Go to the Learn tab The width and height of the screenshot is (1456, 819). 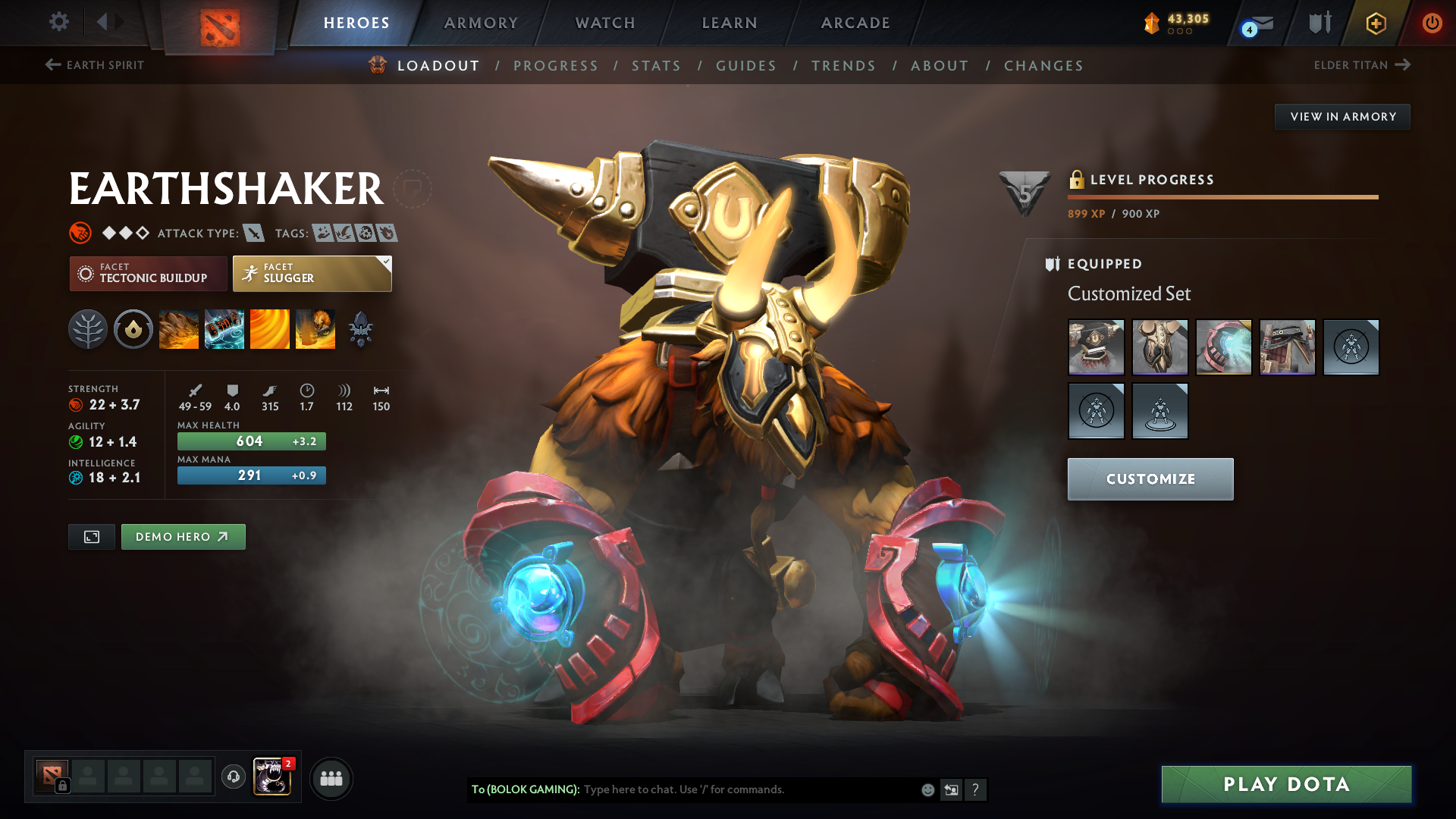click(730, 23)
